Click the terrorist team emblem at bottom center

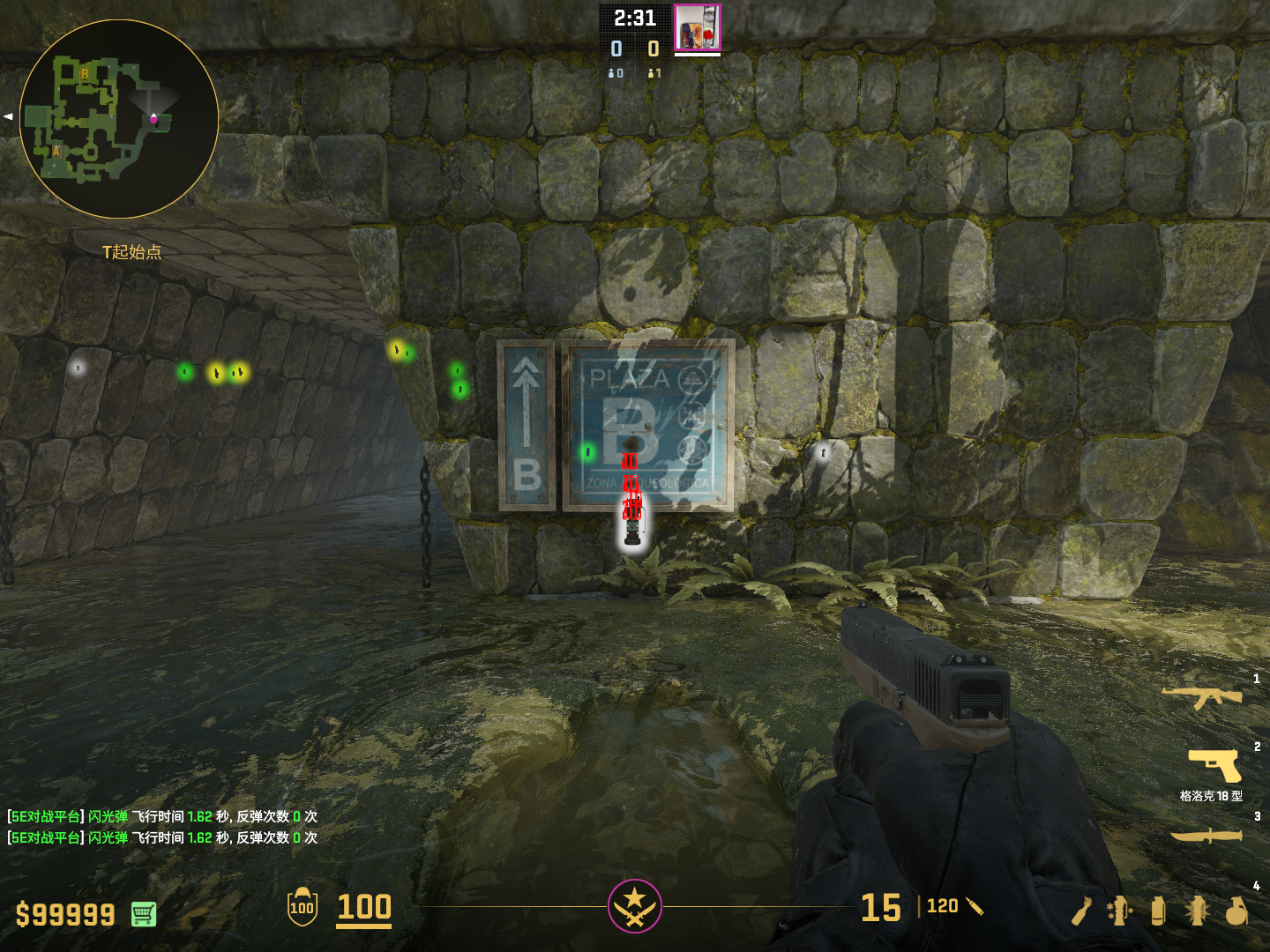pos(634,905)
